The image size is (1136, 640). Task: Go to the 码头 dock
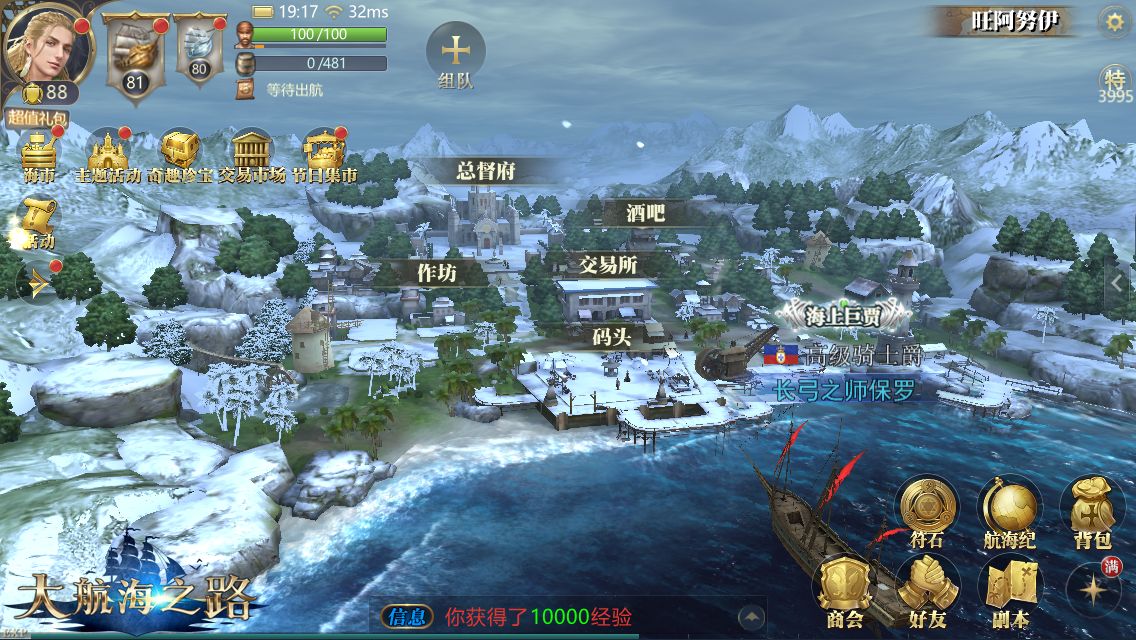tap(611, 337)
